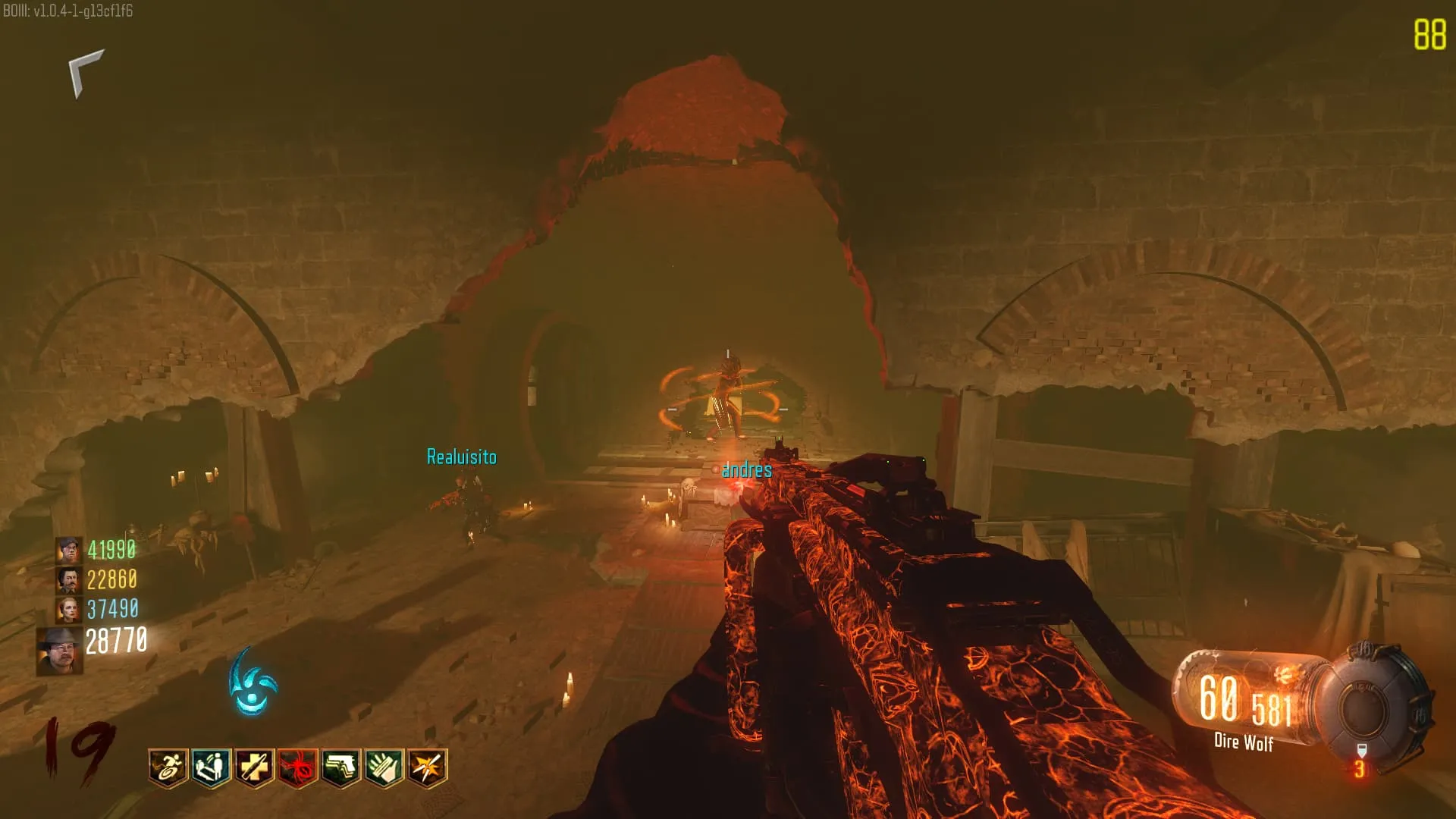Click the white angled arrow indicator
The image size is (1456, 819).
(85, 72)
